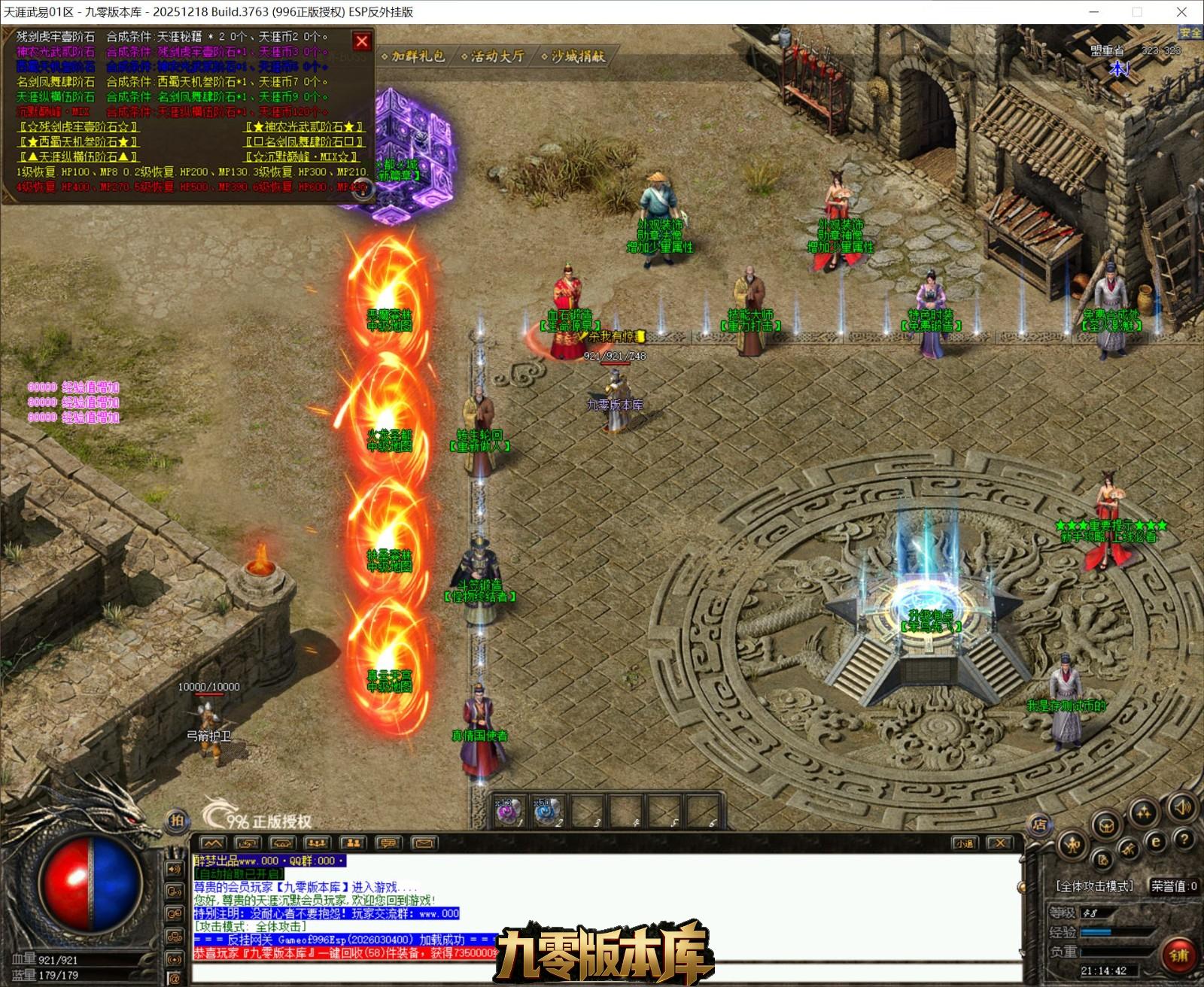
Task: Click the red 铺 stall button
Action: click(x=1178, y=955)
